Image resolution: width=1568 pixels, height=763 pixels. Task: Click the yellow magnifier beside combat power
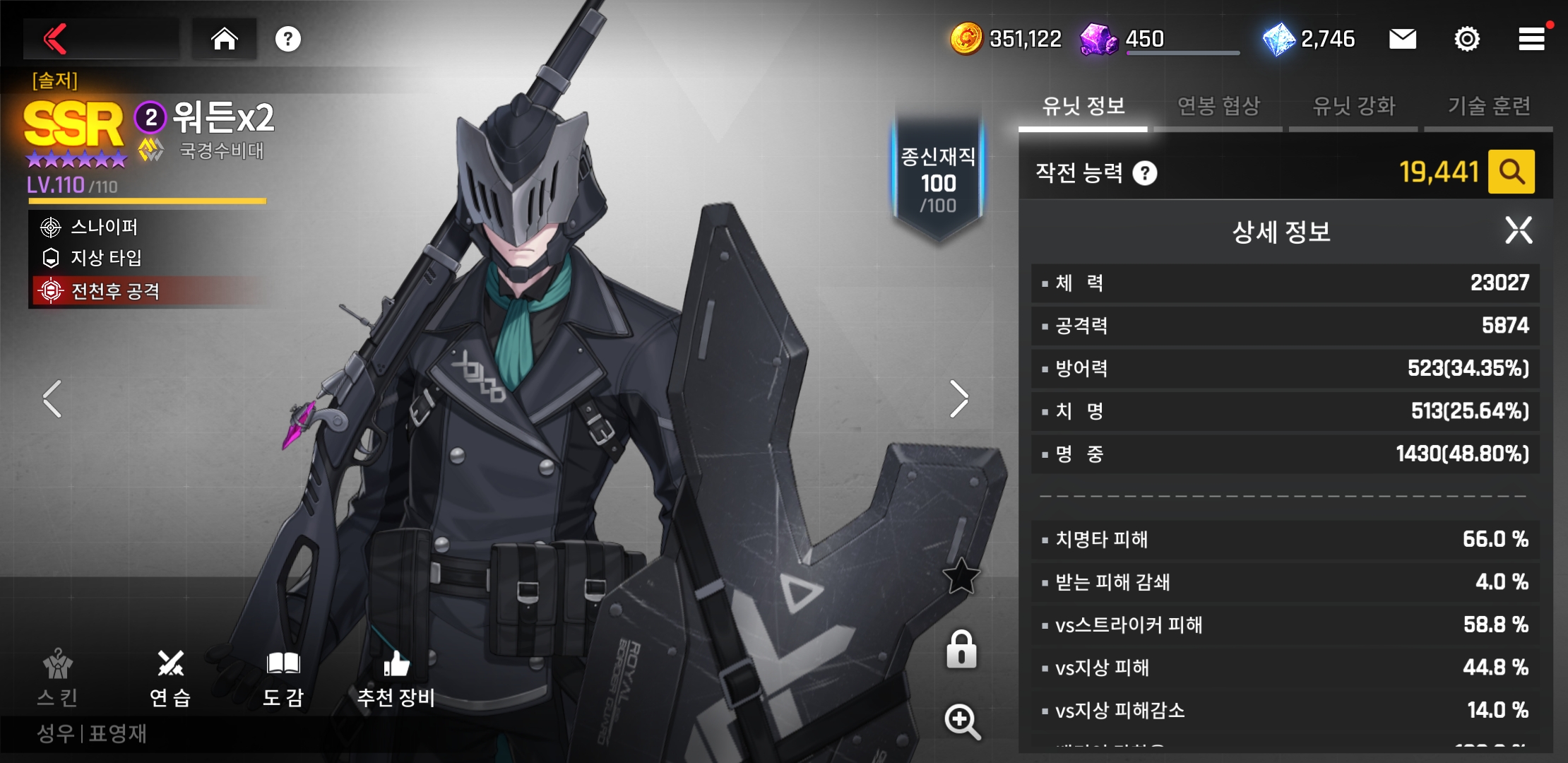click(1511, 172)
